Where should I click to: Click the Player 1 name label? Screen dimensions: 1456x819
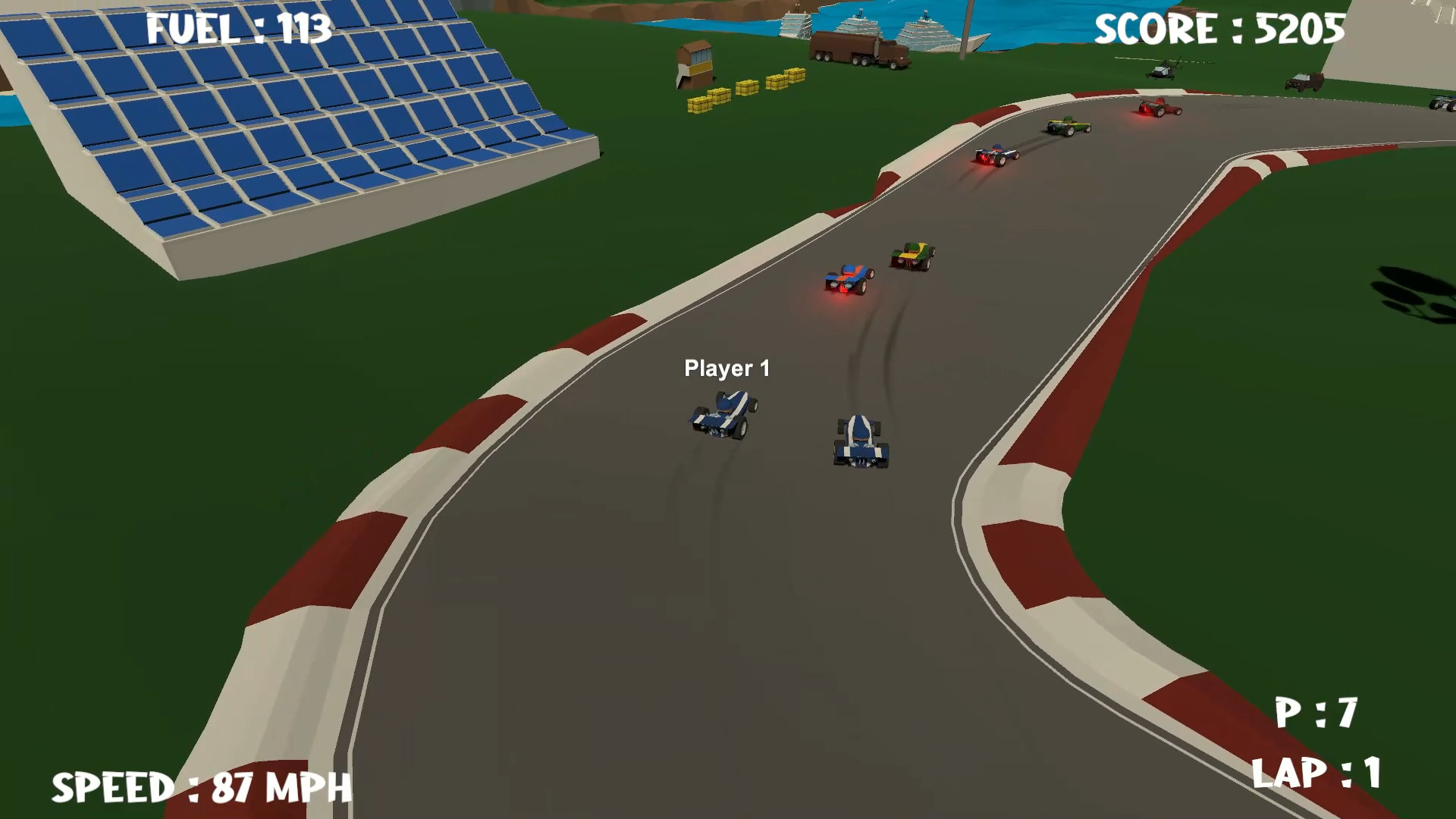click(x=728, y=368)
